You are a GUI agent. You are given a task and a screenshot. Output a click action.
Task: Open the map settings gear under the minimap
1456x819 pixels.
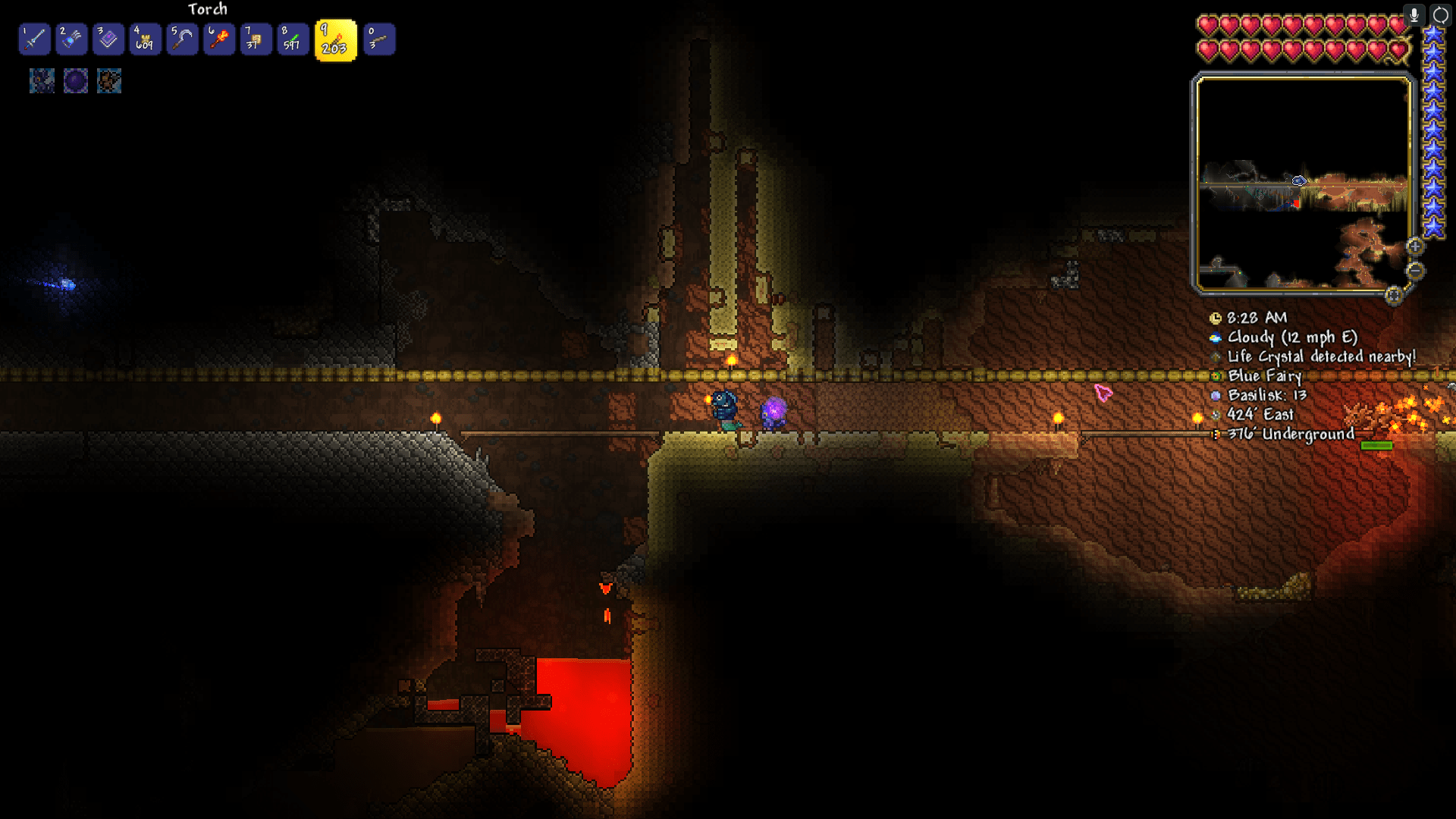[x=1394, y=297]
